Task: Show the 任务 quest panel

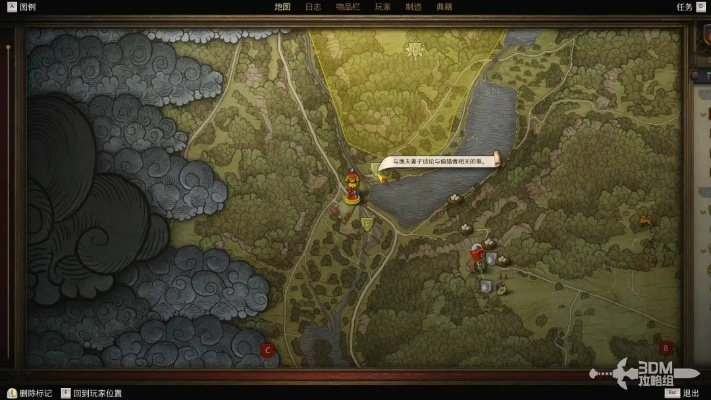Action: pyautogui.click(x=683, y=6)
